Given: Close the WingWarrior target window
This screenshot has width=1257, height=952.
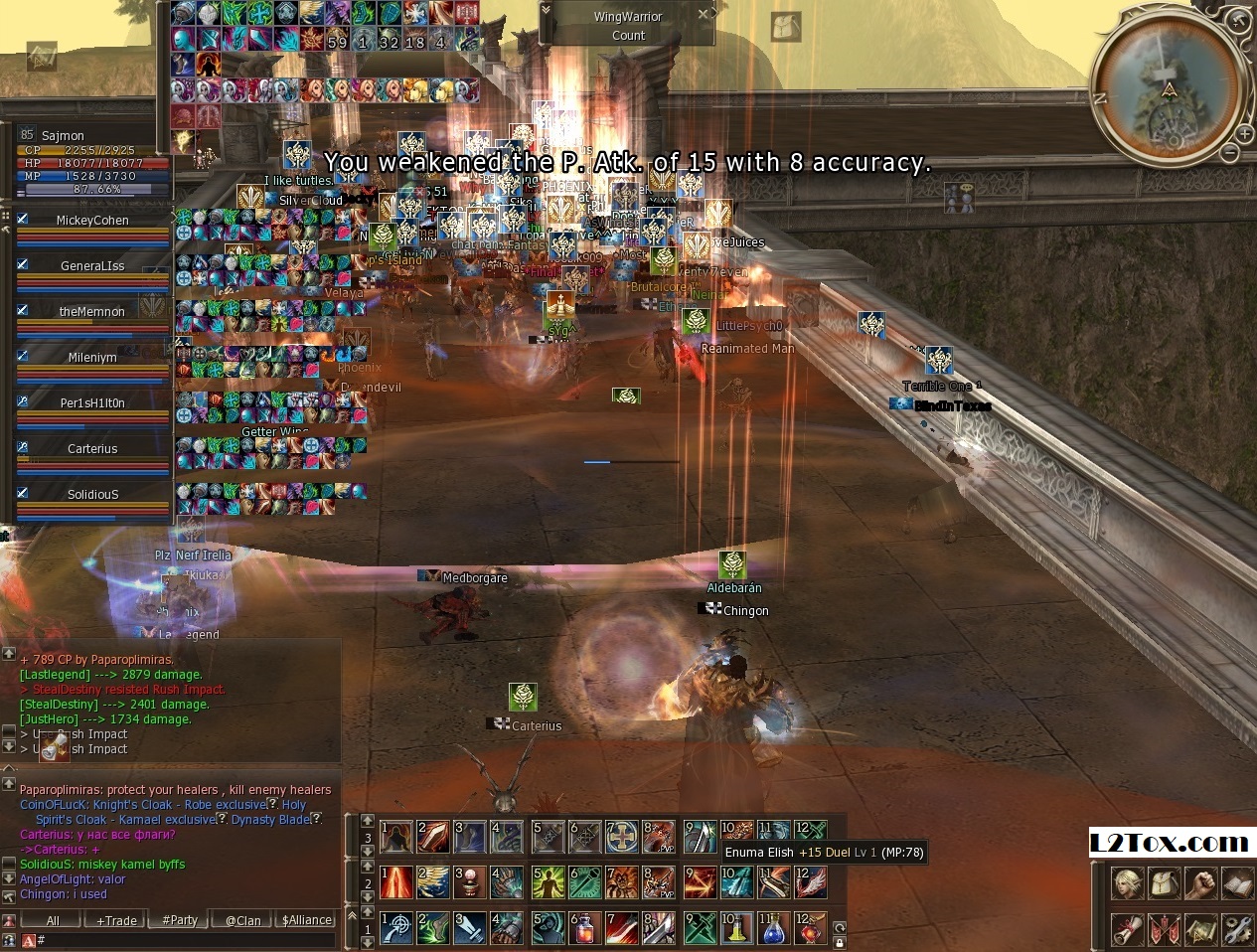Looking at the screenshot, I should click(703, 14).
